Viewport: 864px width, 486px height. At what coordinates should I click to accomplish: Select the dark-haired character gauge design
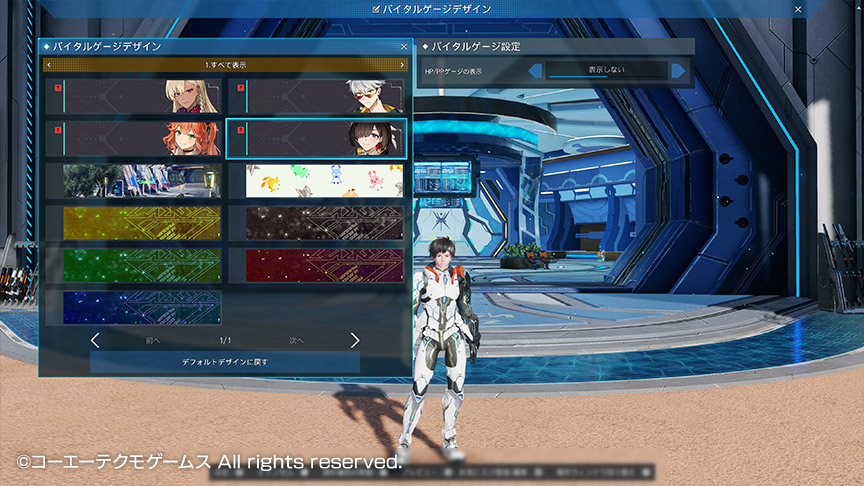point(316,139)
